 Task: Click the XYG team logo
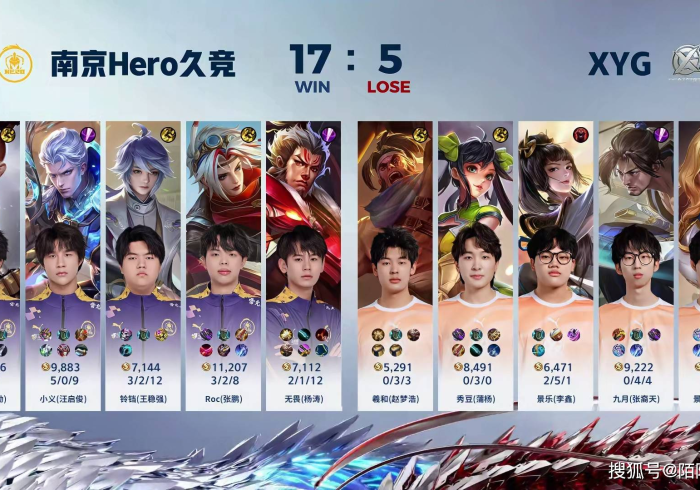click(686, 63)
